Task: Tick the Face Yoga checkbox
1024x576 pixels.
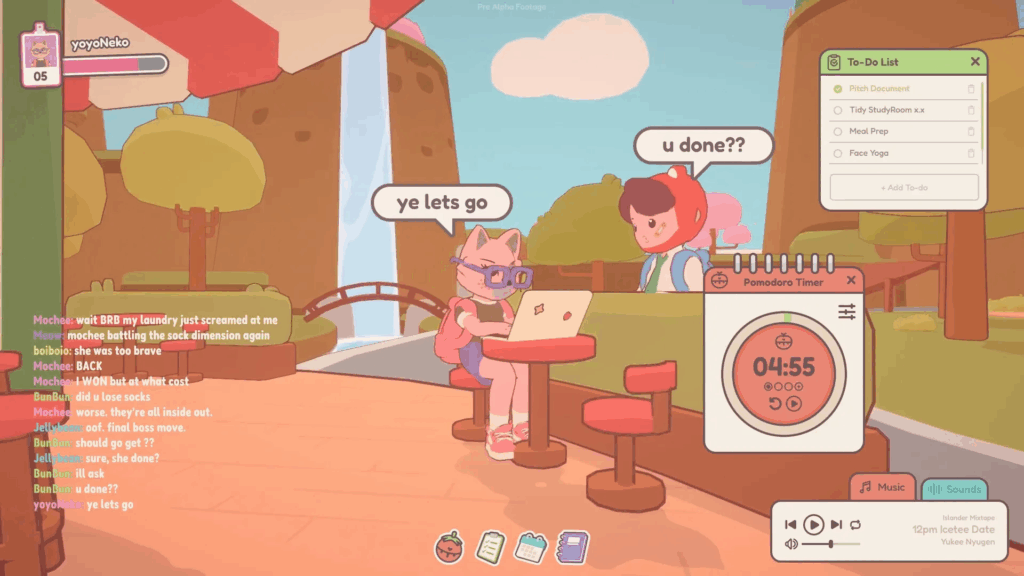Action: click(x=838, y=153)
